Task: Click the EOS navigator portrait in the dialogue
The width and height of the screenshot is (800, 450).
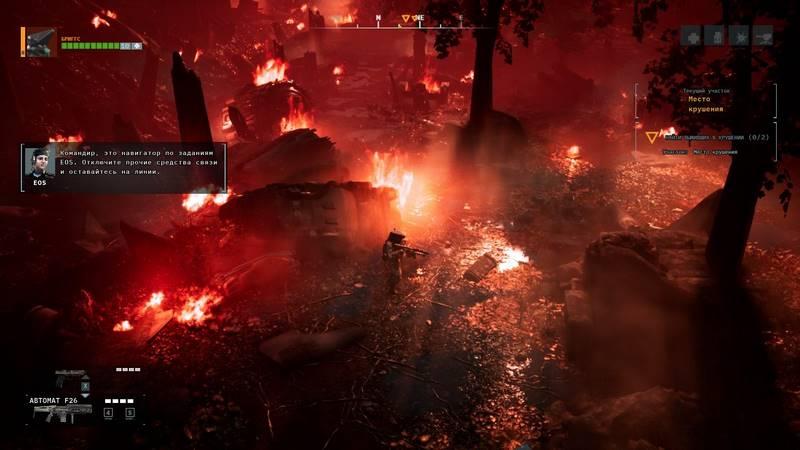Action: tap(40, 163)
